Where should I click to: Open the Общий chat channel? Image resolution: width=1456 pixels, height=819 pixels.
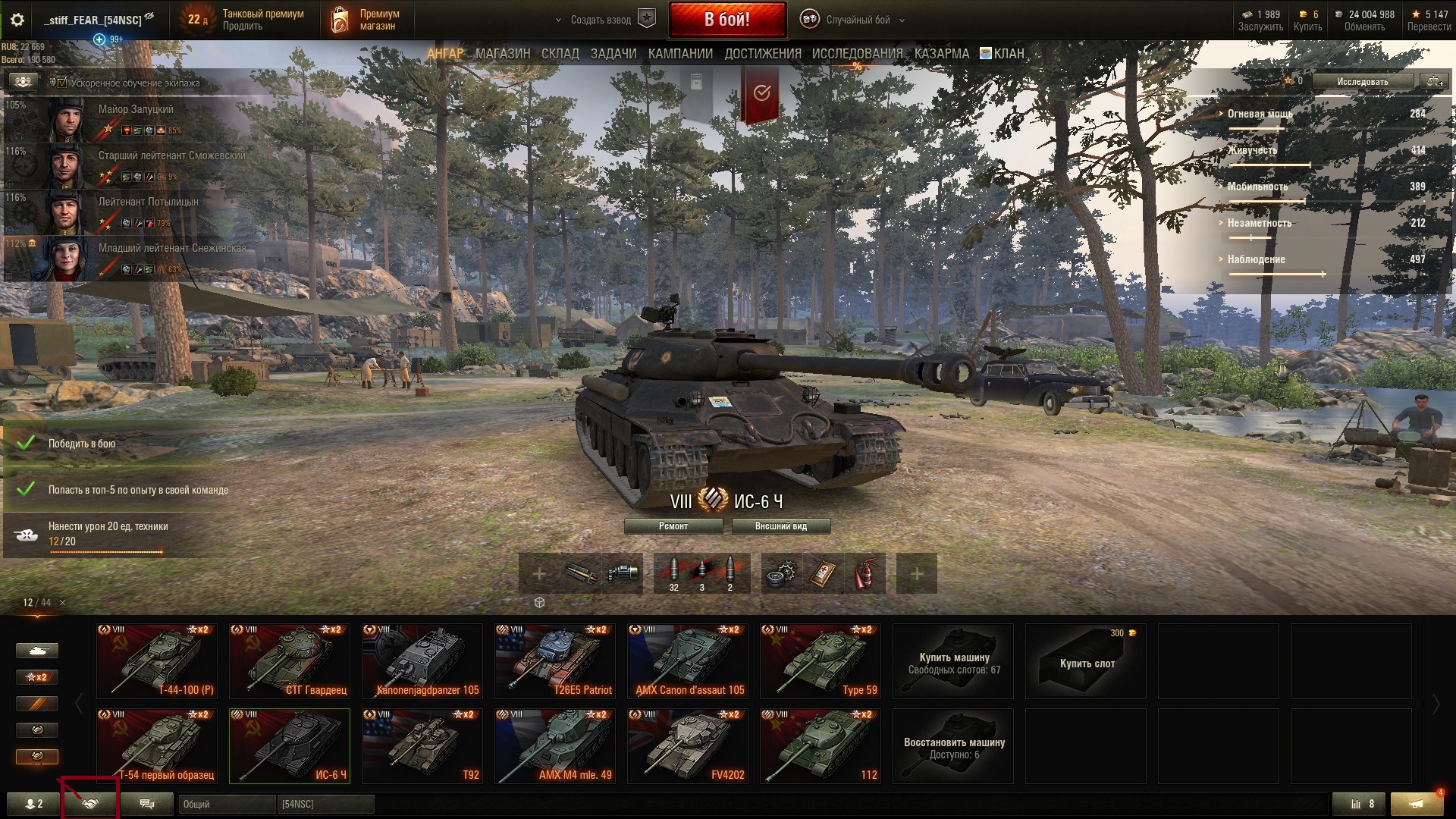(x=226, y=804)
